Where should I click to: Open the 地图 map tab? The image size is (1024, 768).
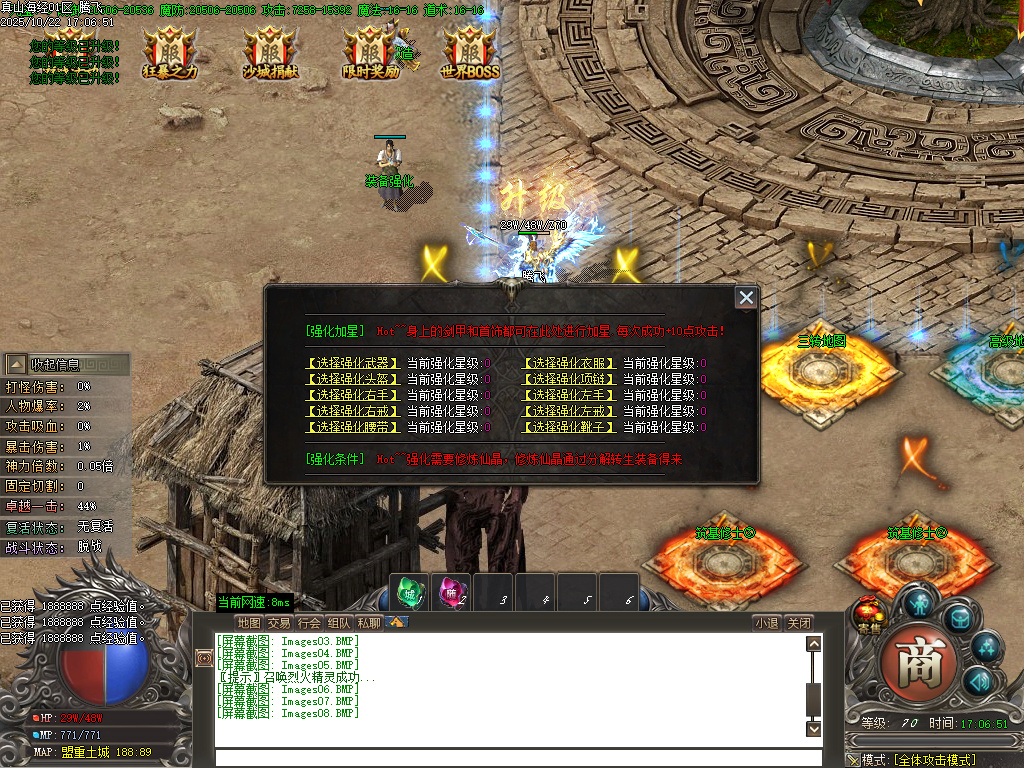click(249, 623)
